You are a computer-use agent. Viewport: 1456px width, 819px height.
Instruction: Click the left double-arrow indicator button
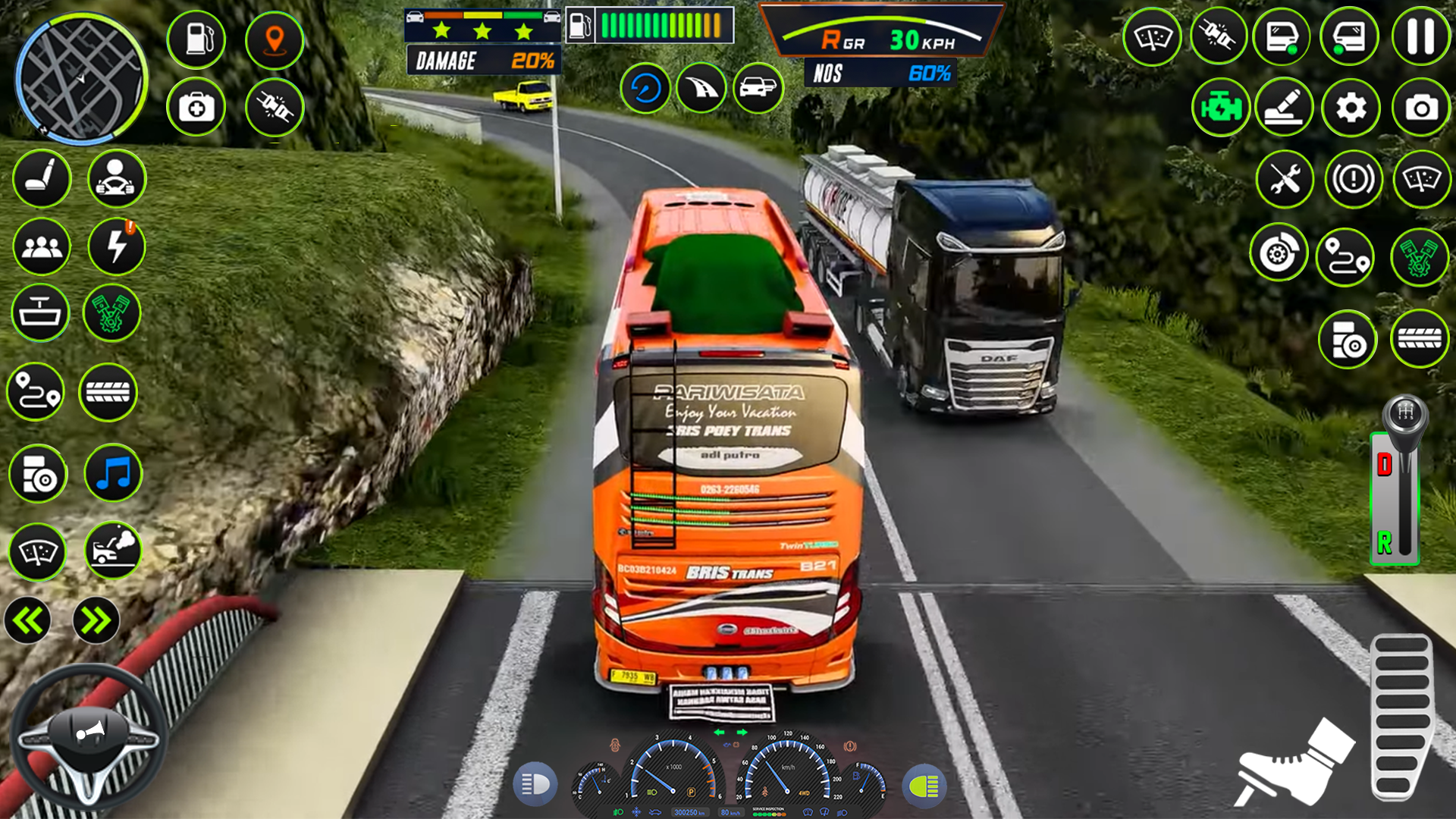coord(28,621)
